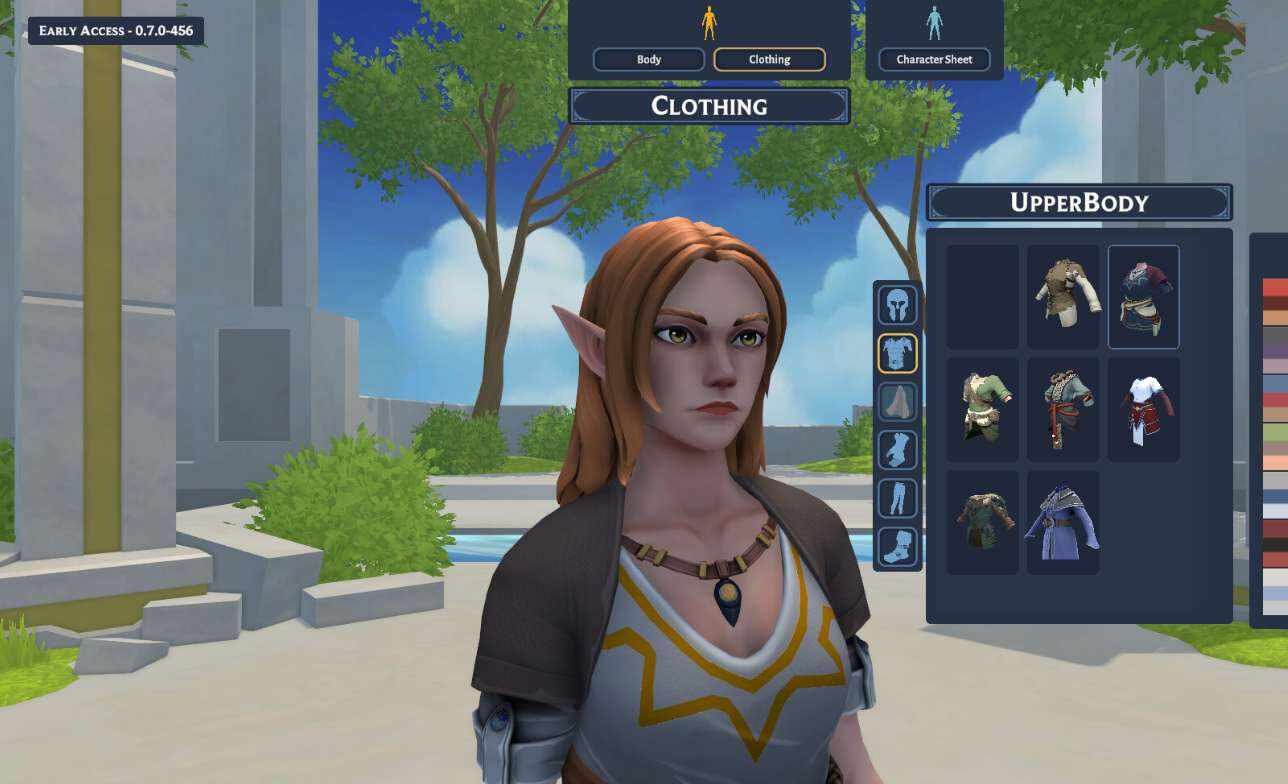
Task: Pick the gloves category icon
Action: (x=898, y=450)
